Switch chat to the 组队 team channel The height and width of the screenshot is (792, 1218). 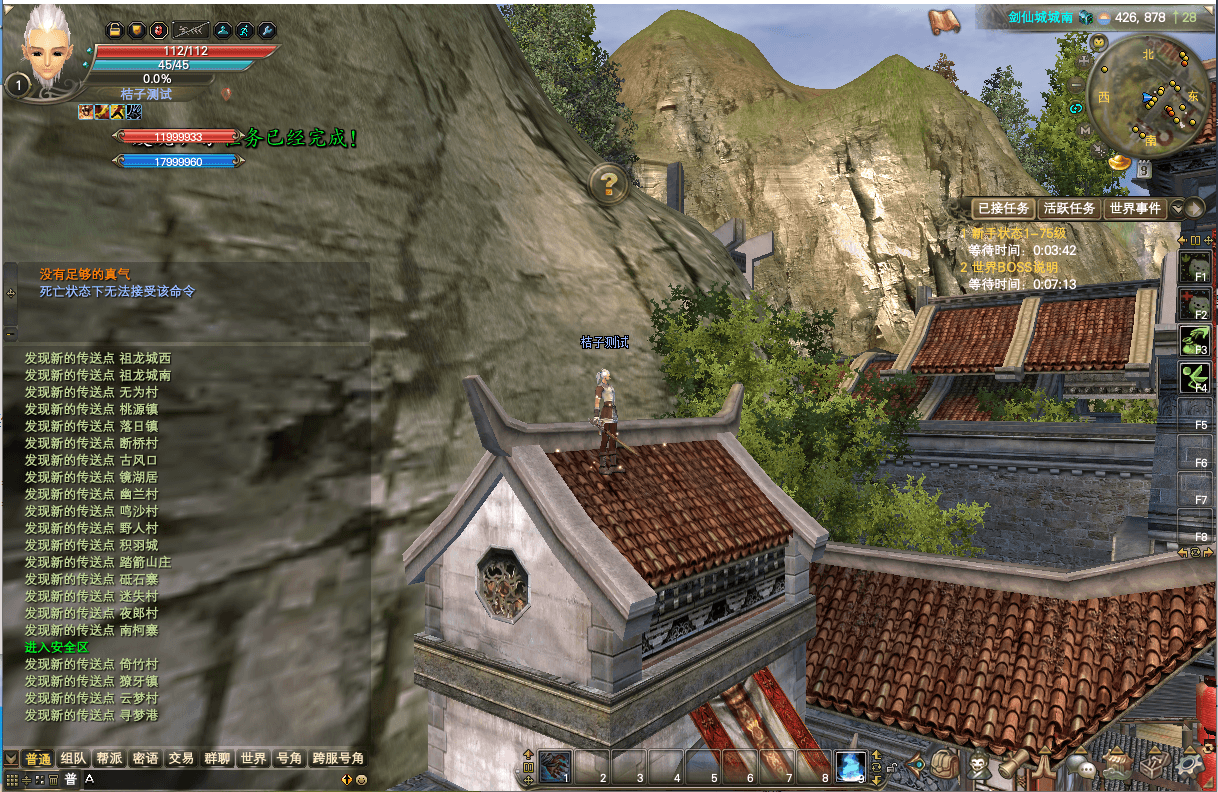73,759
